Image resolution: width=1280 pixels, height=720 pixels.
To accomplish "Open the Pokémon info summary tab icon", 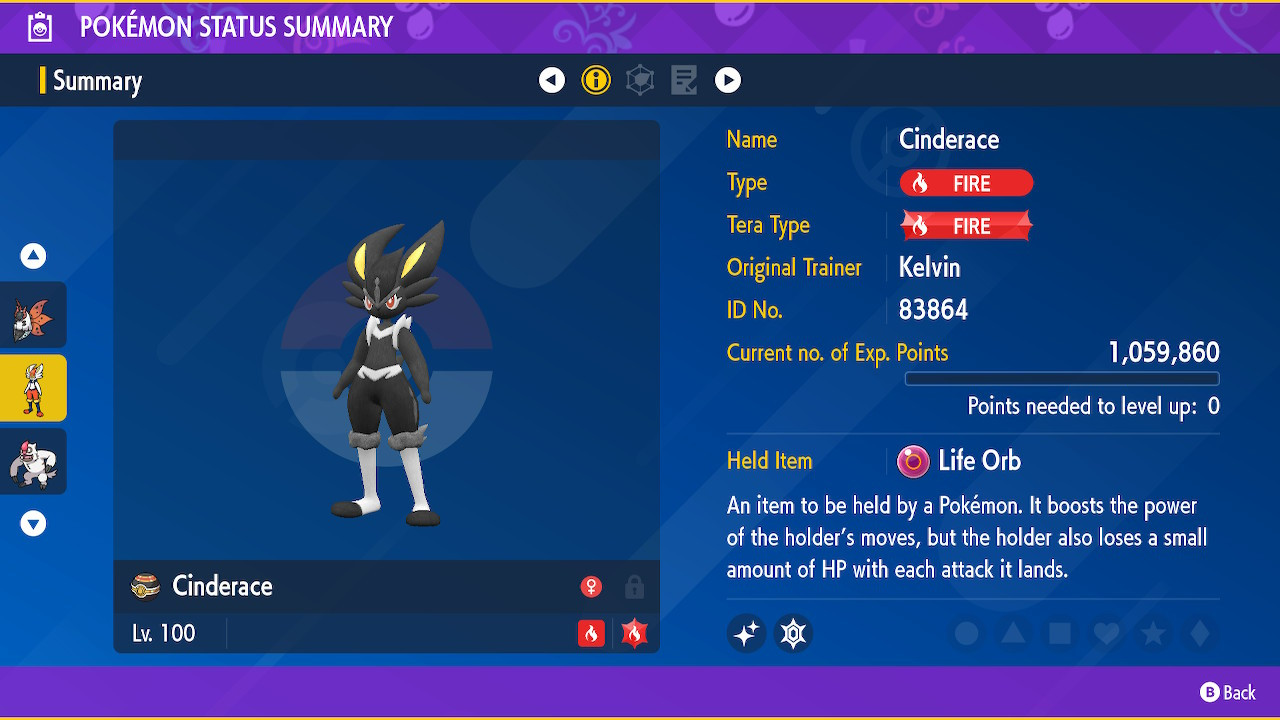I will point(596,80).
